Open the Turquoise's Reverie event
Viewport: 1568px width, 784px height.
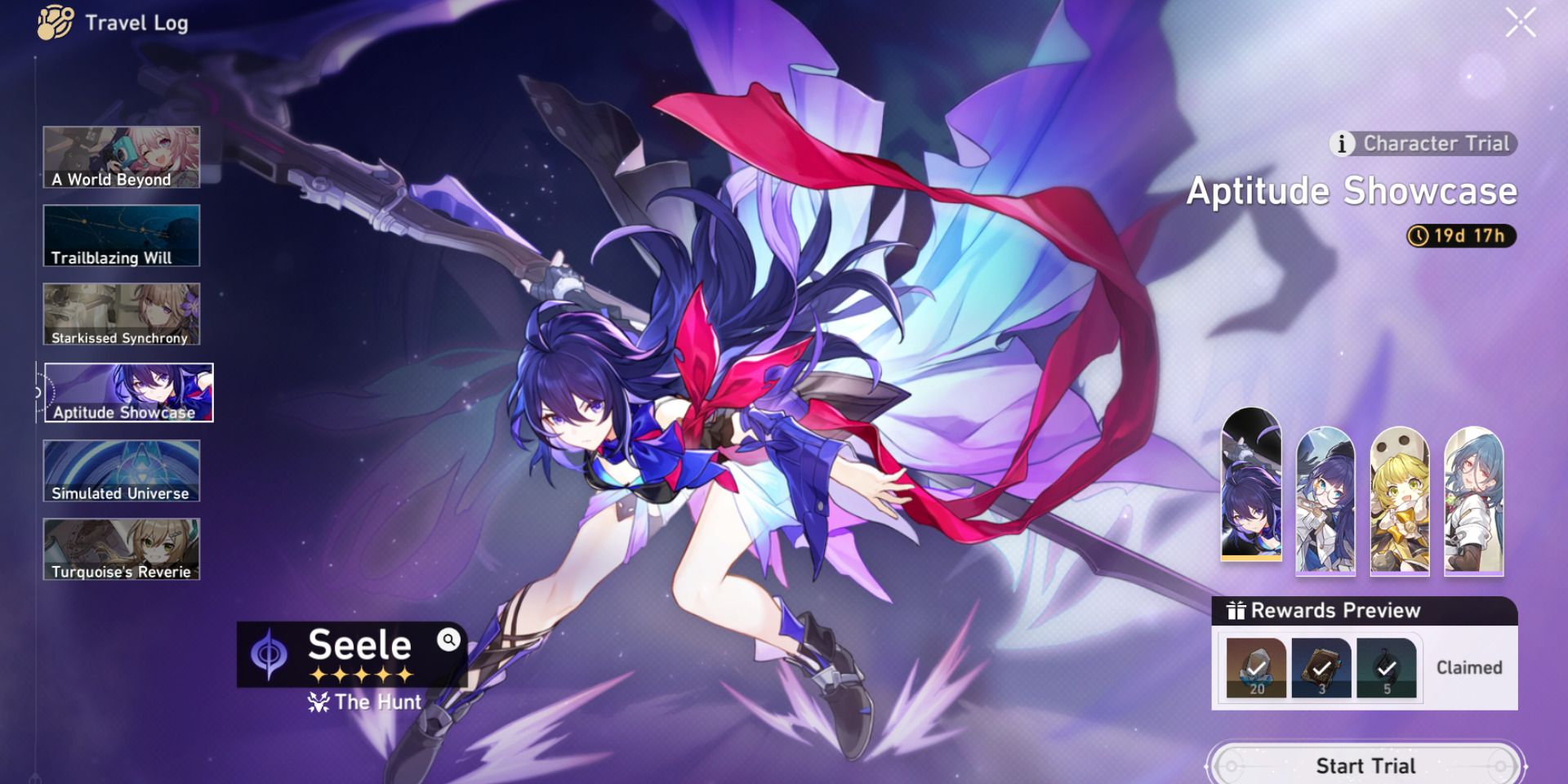[x=121, y=550]
